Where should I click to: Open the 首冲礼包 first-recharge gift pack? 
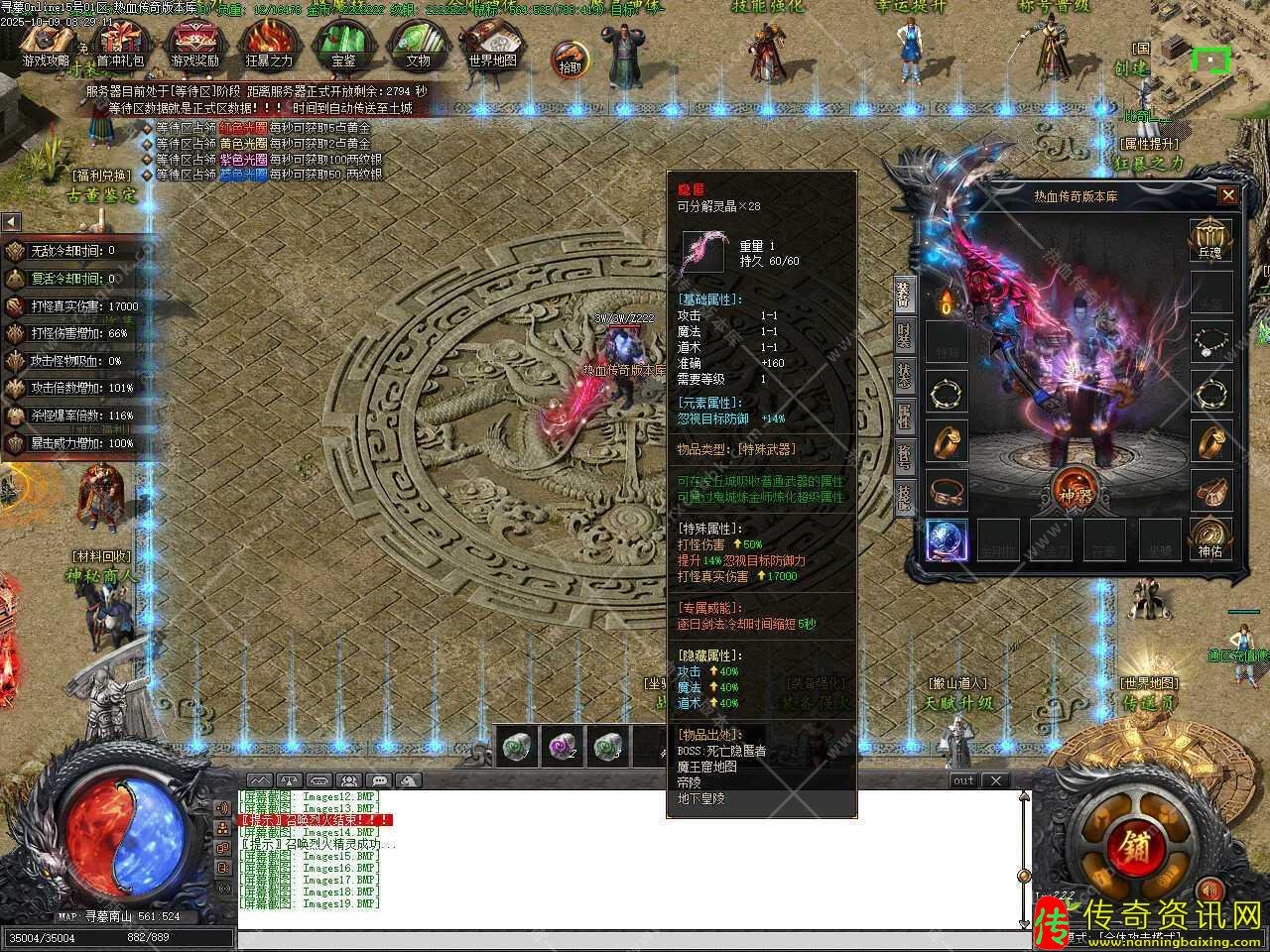point(121,46)
